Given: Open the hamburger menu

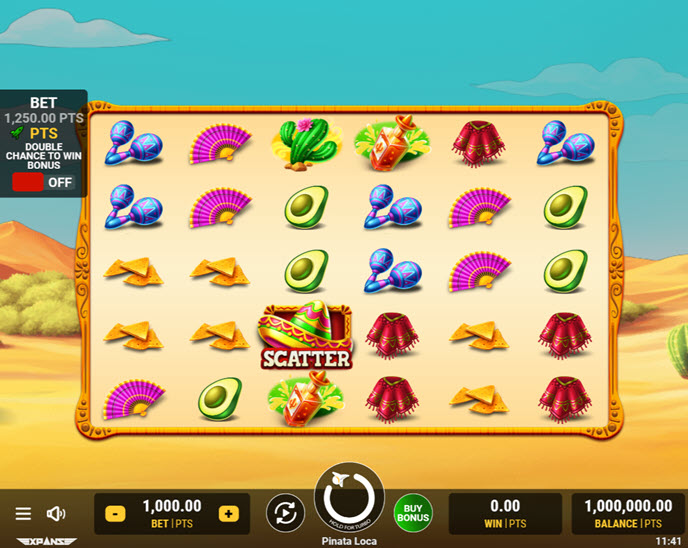Looking at the screenshot, I should pyautogui.click(x=23, y=513).
